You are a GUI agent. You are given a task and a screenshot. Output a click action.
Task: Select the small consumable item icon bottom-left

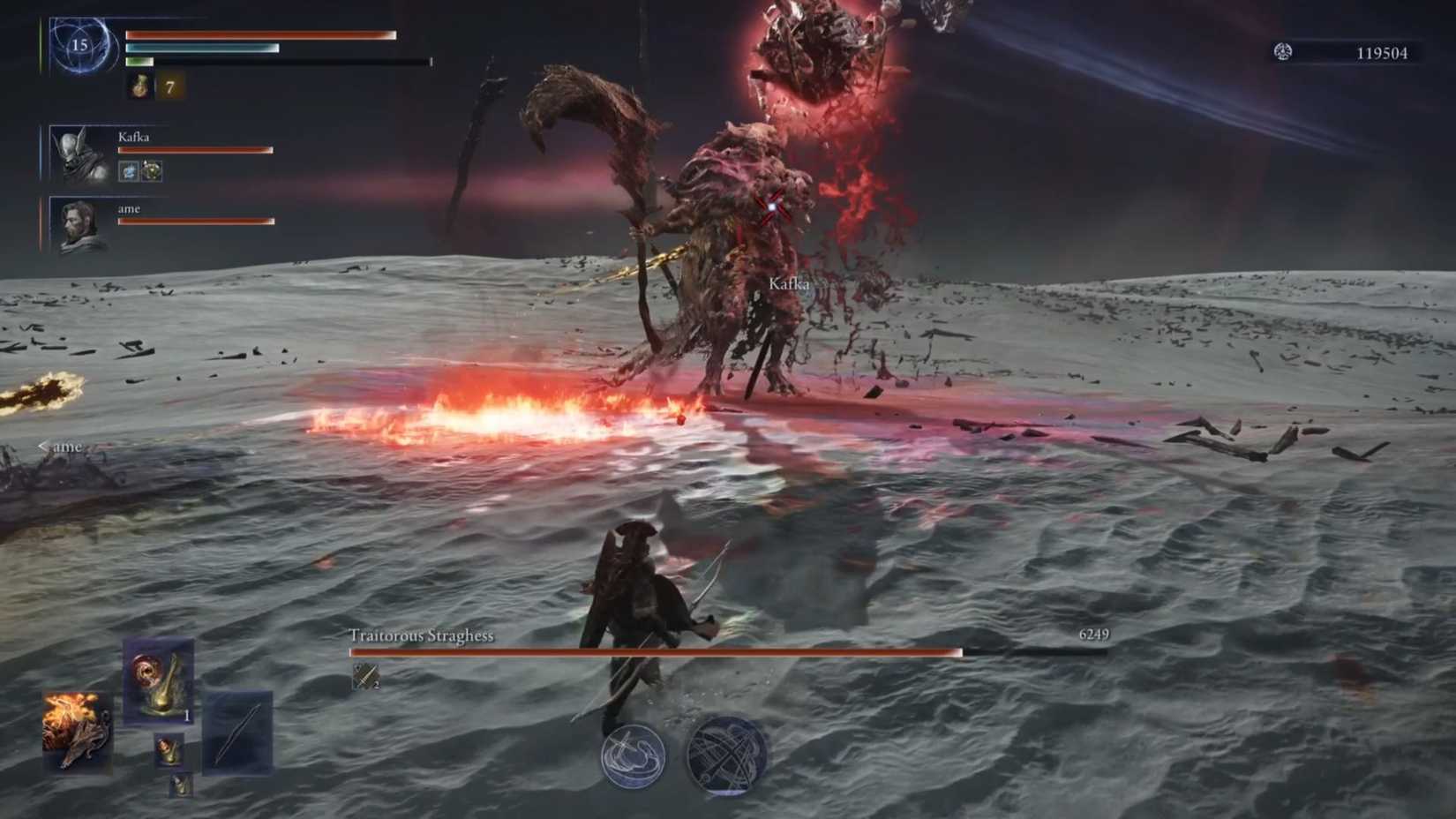pos(169,751)
